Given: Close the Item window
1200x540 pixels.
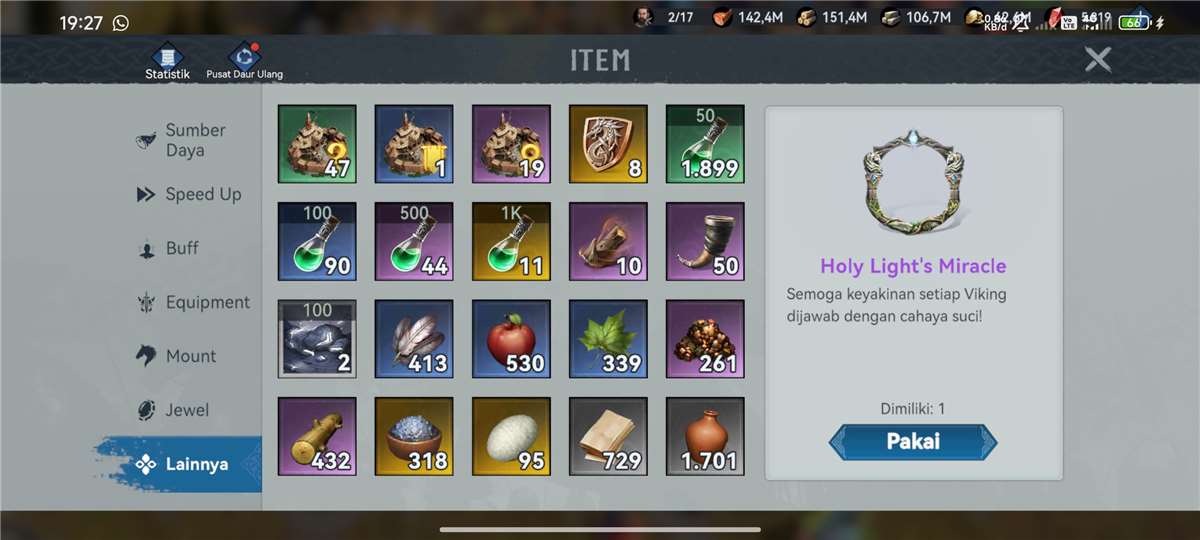Looking at the screenshot, I should [x=1098, y=60].
